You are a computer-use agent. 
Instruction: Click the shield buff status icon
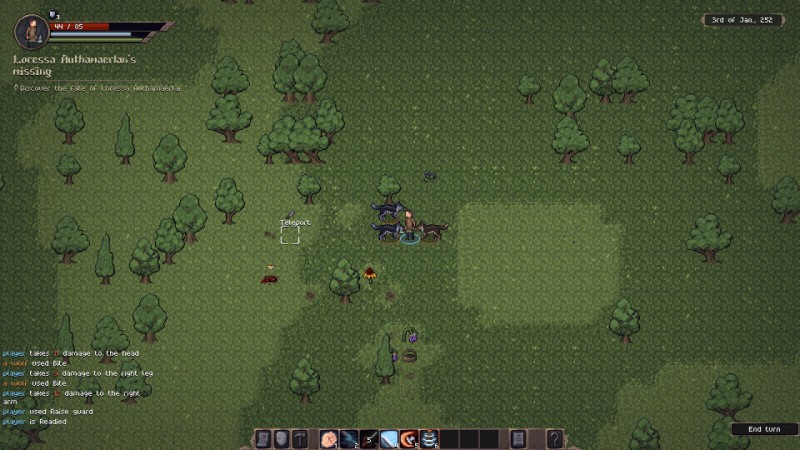click(53, 15)
